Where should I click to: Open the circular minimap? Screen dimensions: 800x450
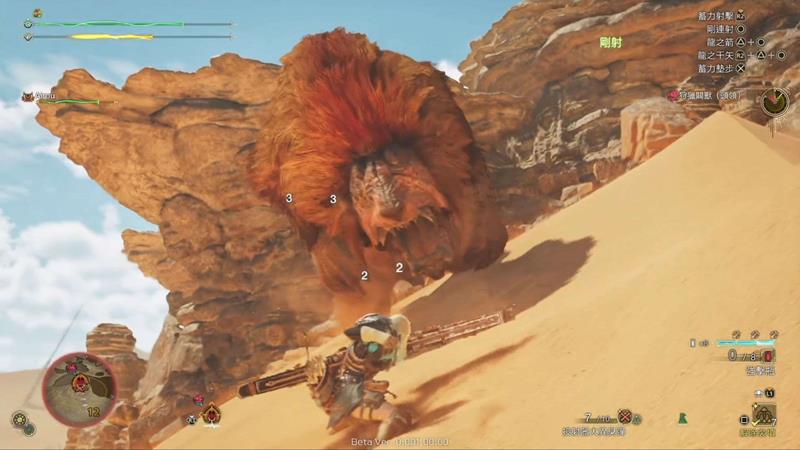(80, 387)
